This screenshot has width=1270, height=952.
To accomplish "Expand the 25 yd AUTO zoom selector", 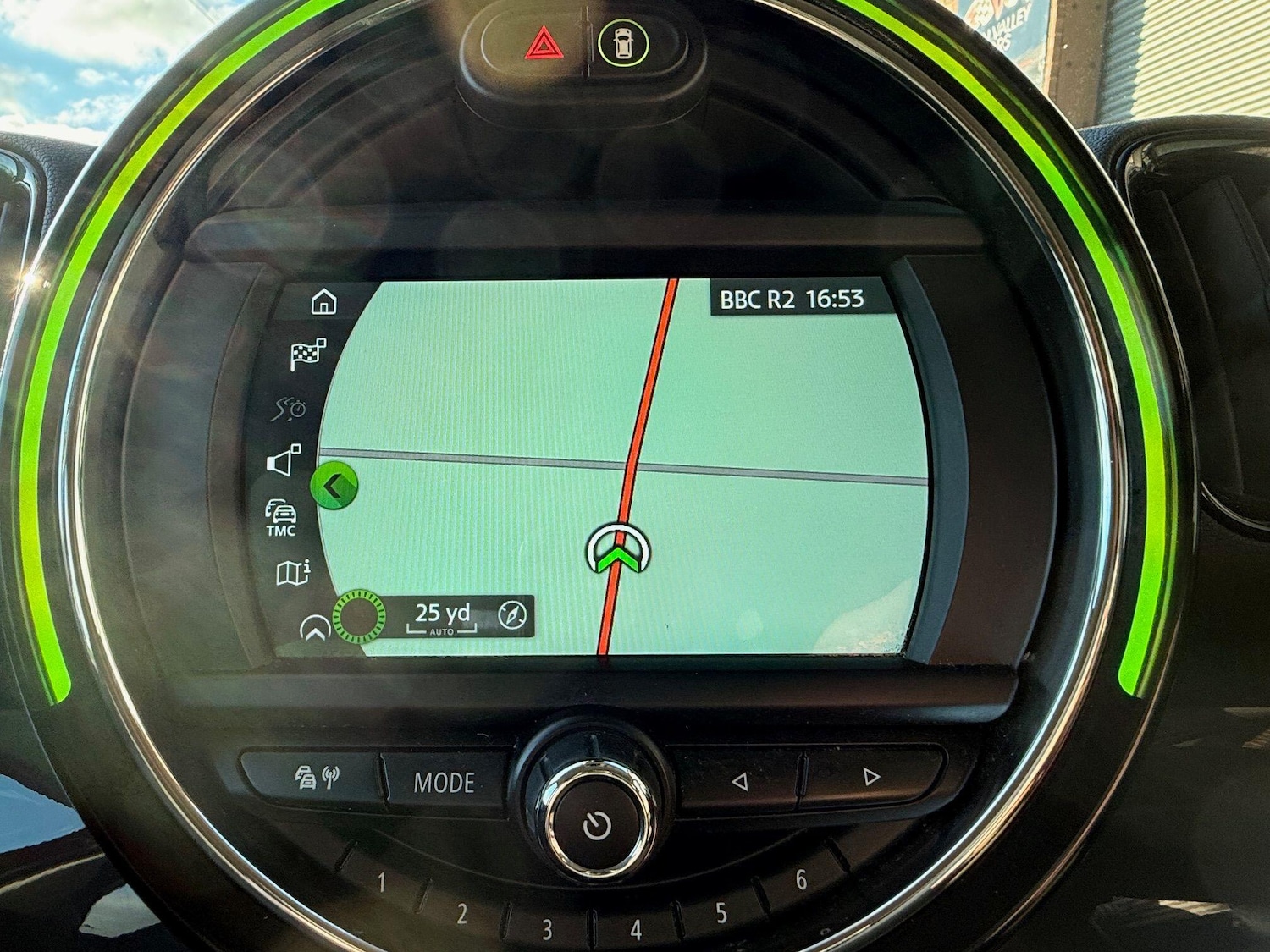I will click(442, 617).
